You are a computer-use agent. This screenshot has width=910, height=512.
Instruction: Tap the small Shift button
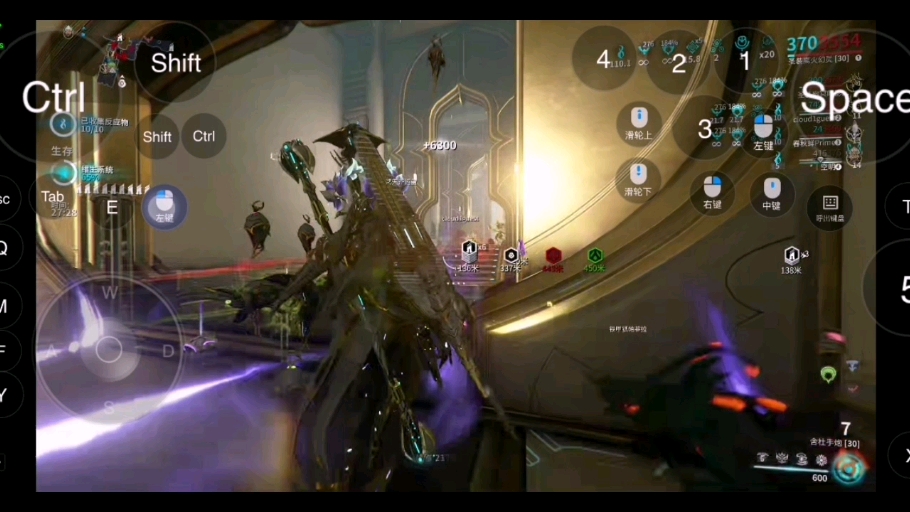click(158, 137)
